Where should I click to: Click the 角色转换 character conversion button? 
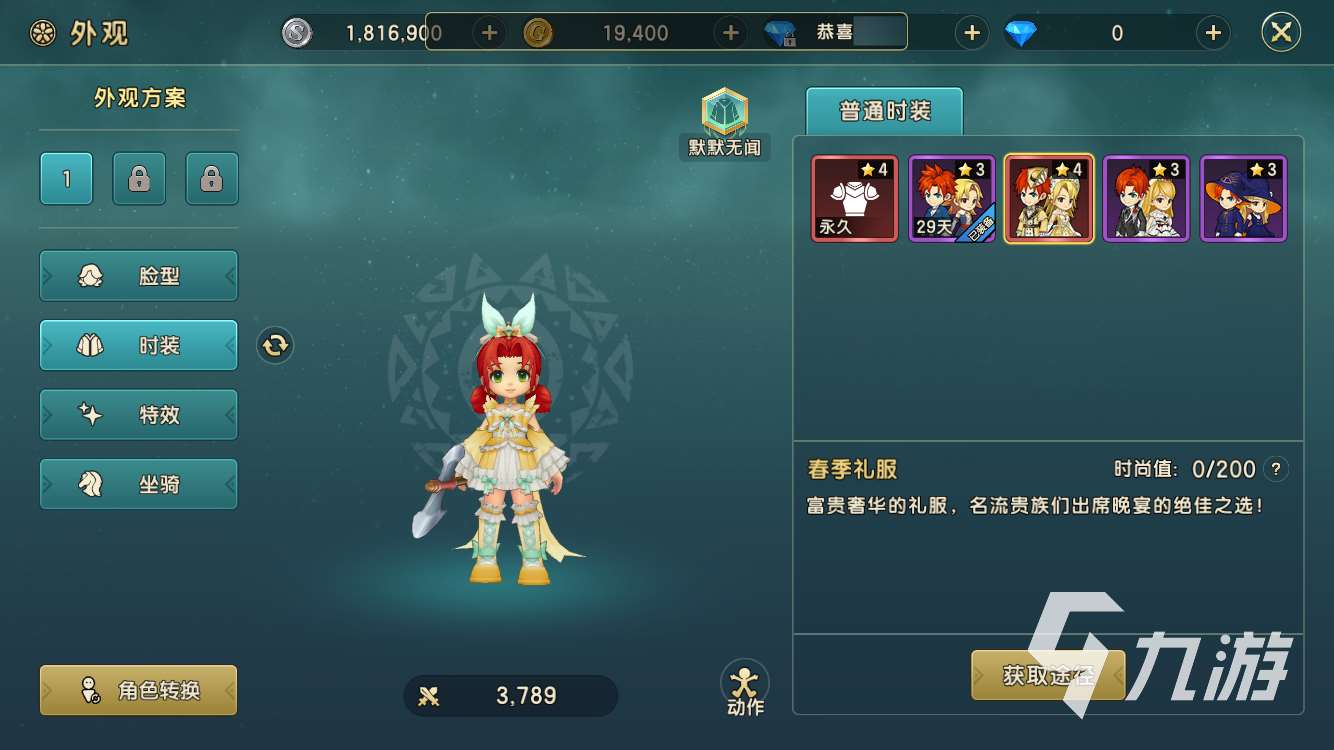138,690
